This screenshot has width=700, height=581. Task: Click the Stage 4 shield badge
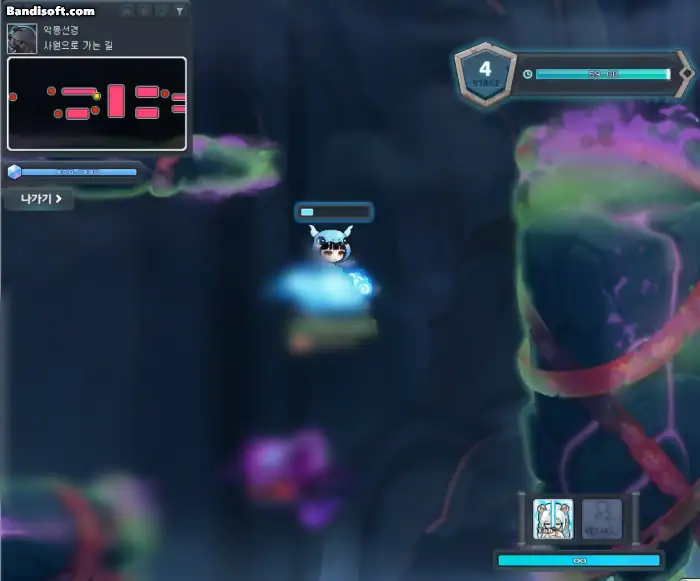click(x=486, y=72)
